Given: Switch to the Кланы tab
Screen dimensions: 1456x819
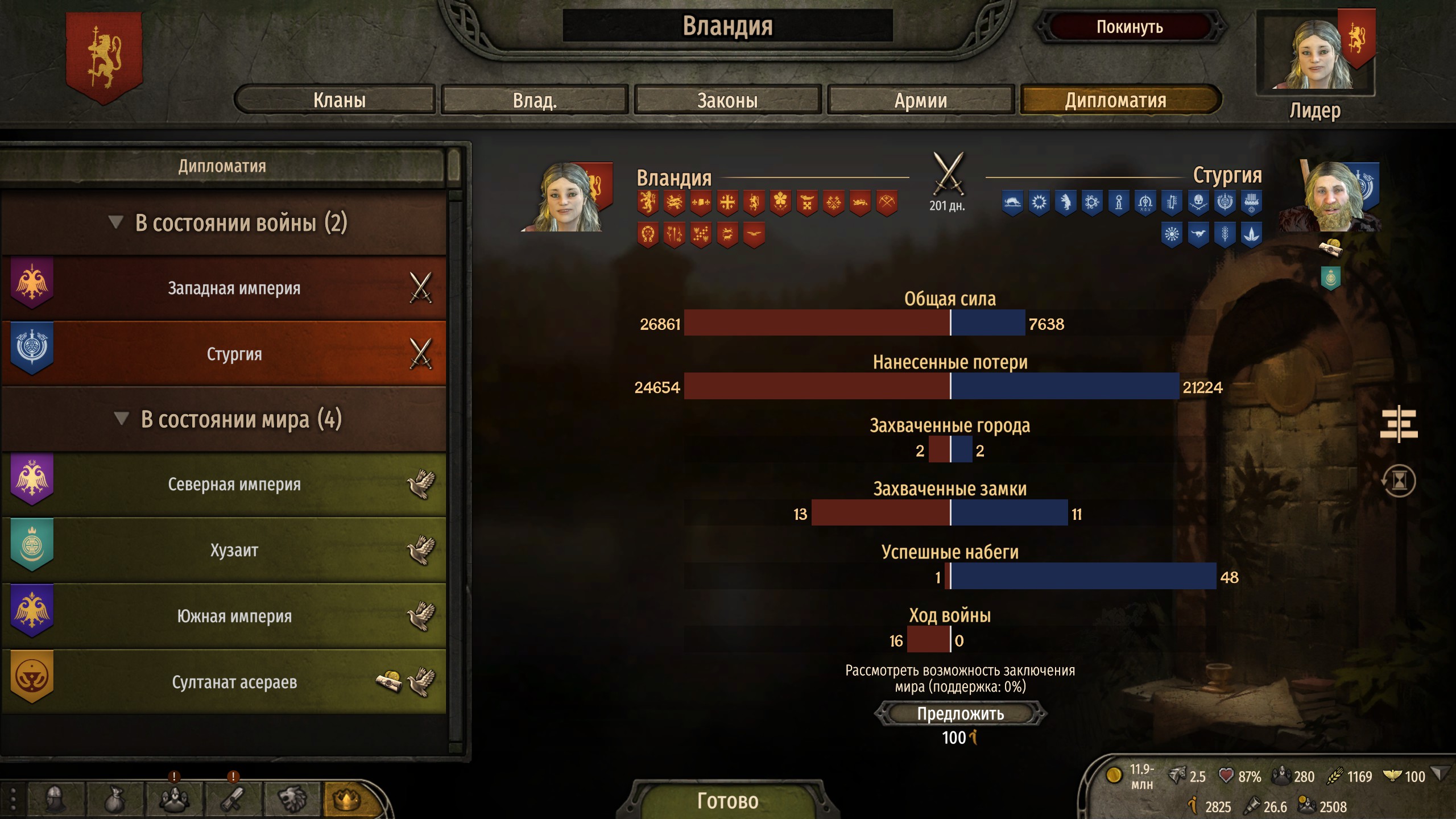Looking at the screenshot, I should [x=339, y=101].
